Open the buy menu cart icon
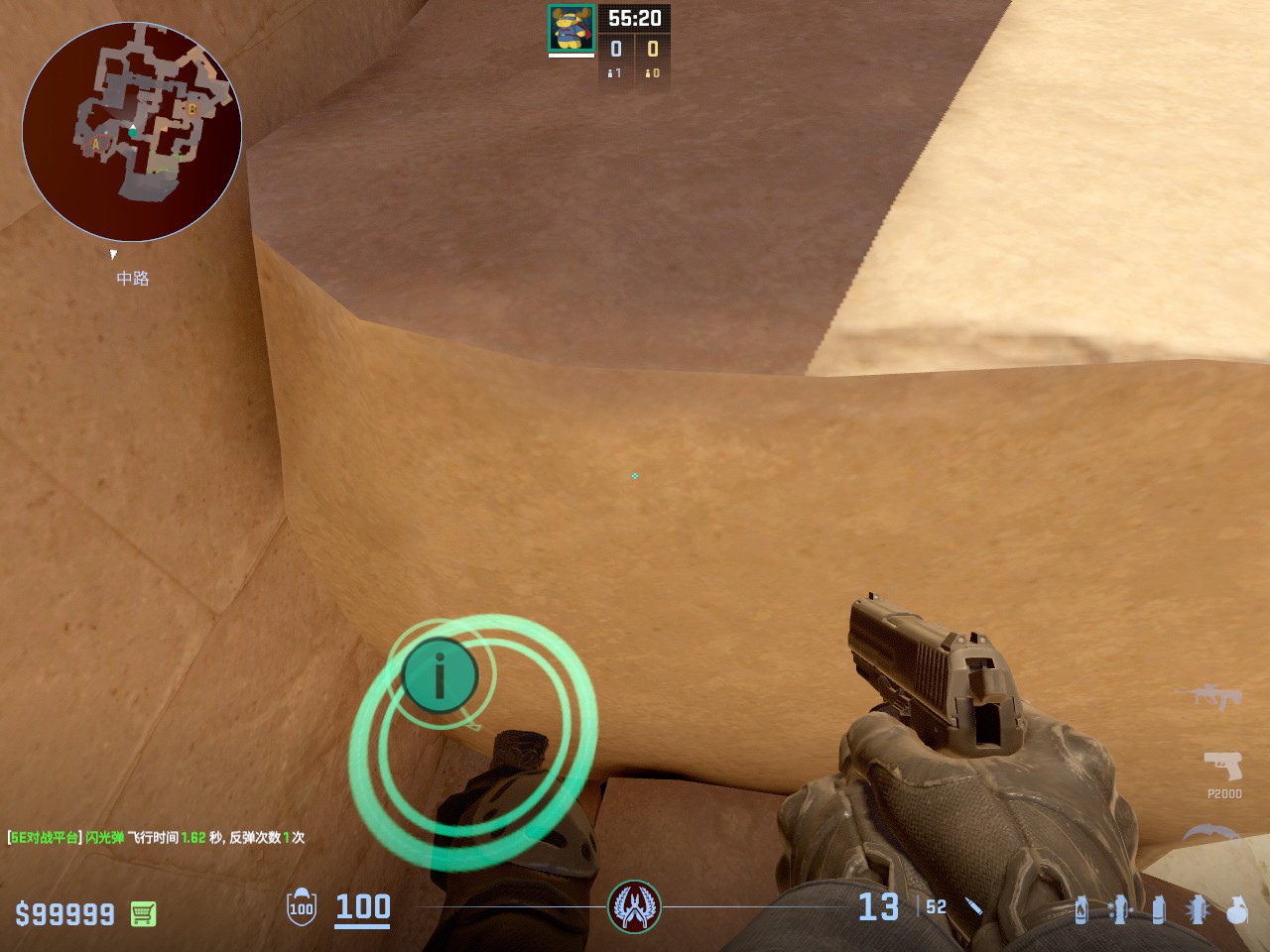The height and width of the screenshot is (952, 1270). click(x=143, y=913)
